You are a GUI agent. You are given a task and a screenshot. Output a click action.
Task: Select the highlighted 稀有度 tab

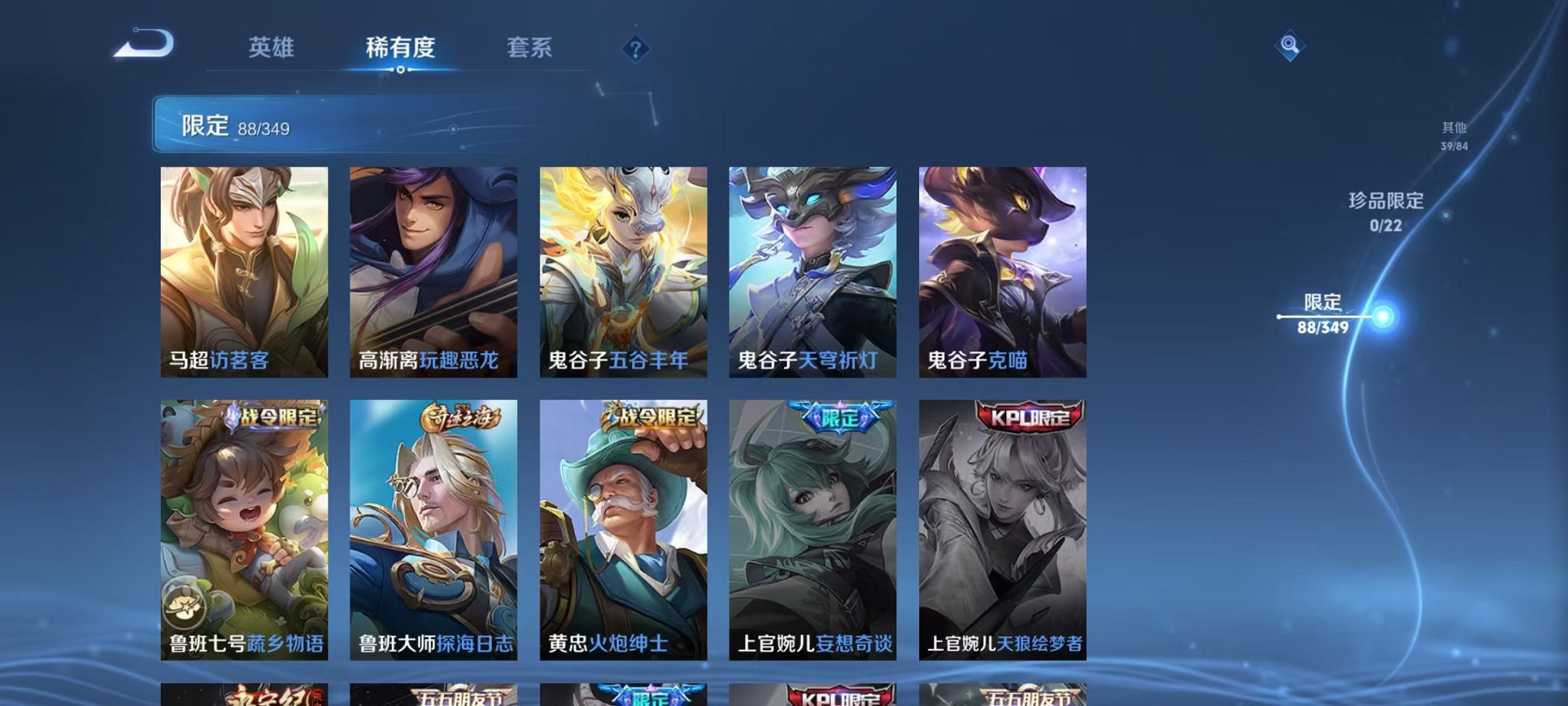pos(399,48)
